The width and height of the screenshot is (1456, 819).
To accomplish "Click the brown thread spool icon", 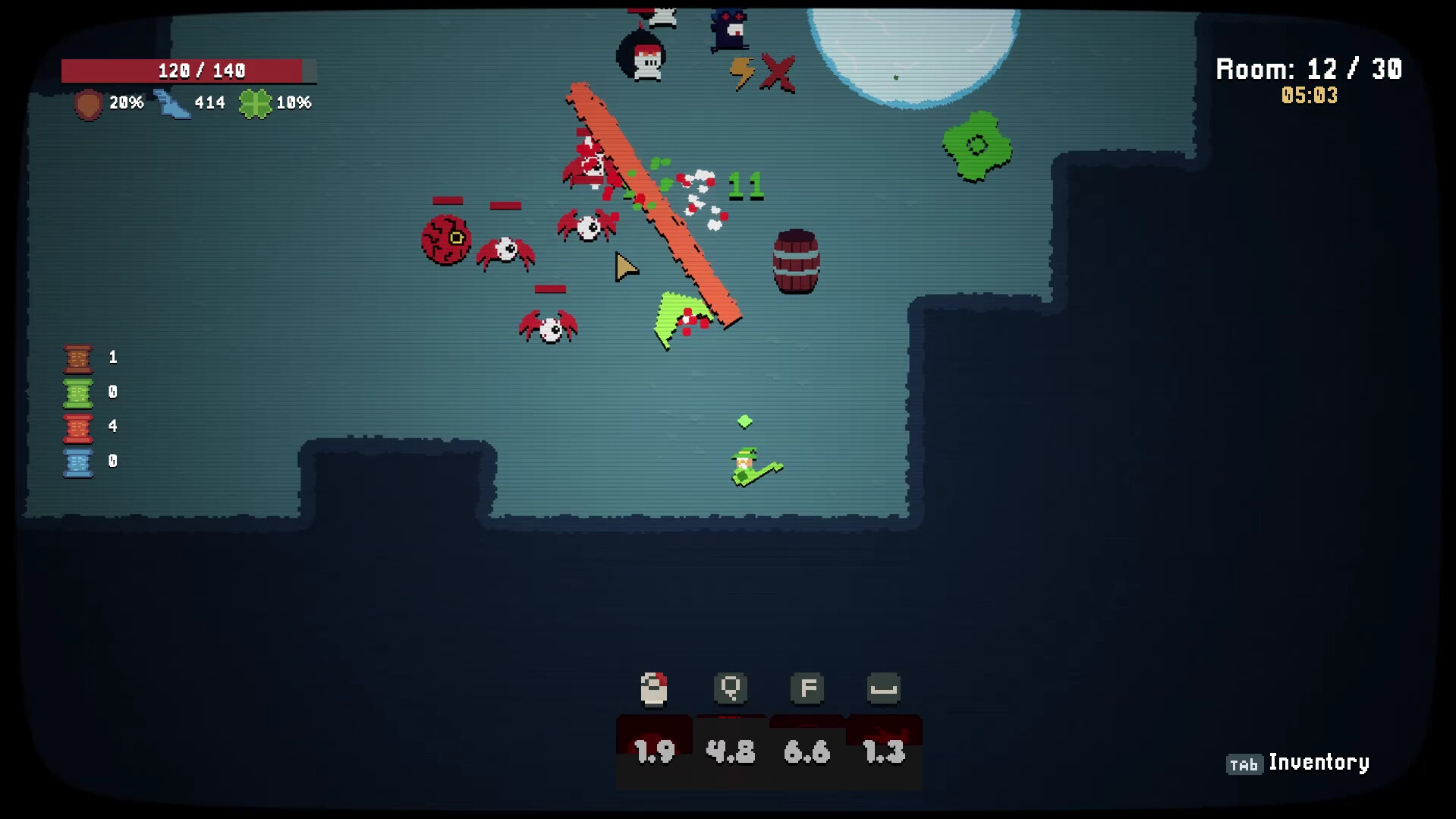I will [x=78, y=357].
